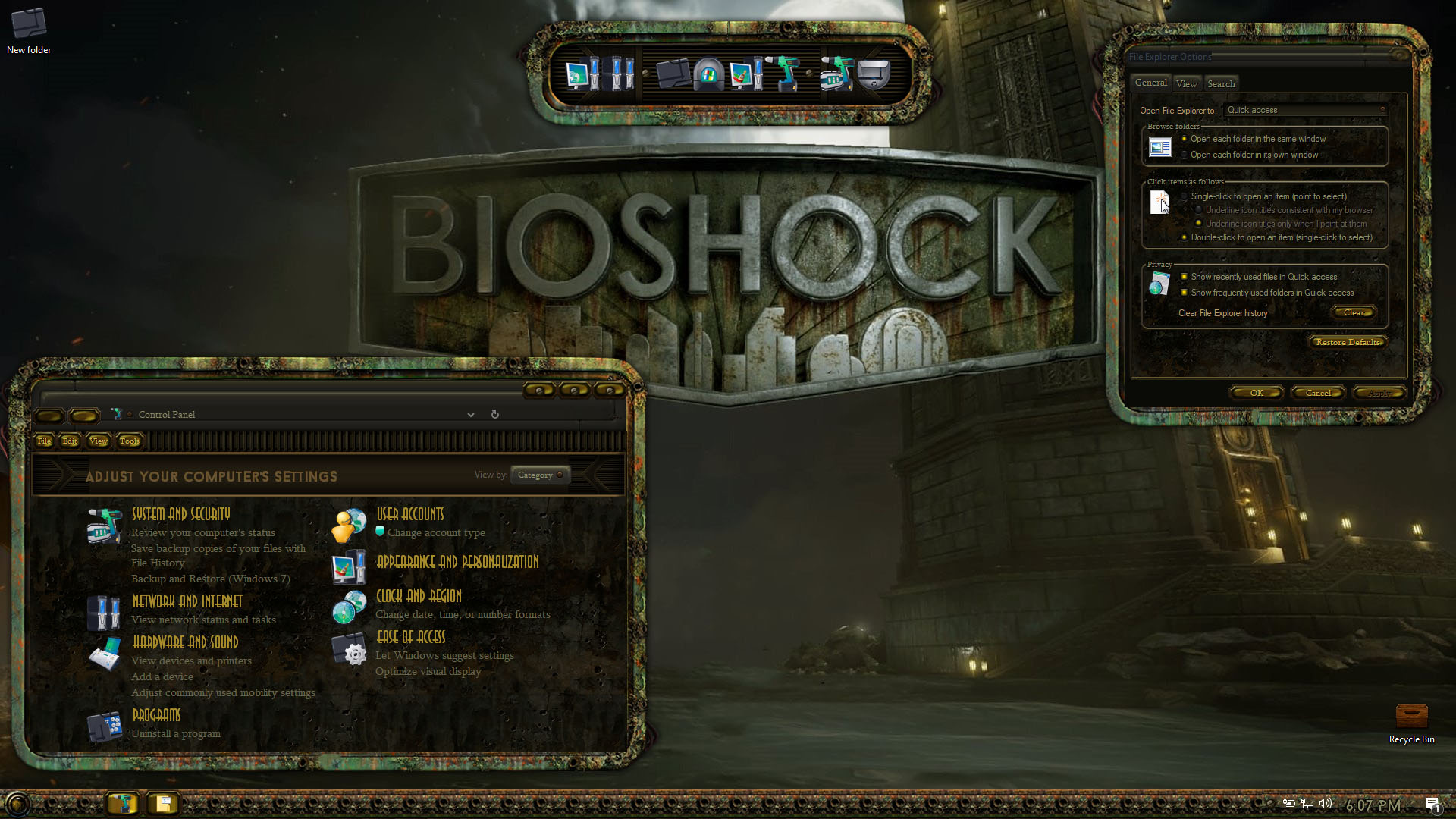The height and width of the screenshot is (819, 1456).
Task: Open the Programs category
Action: tap(156, 715)
